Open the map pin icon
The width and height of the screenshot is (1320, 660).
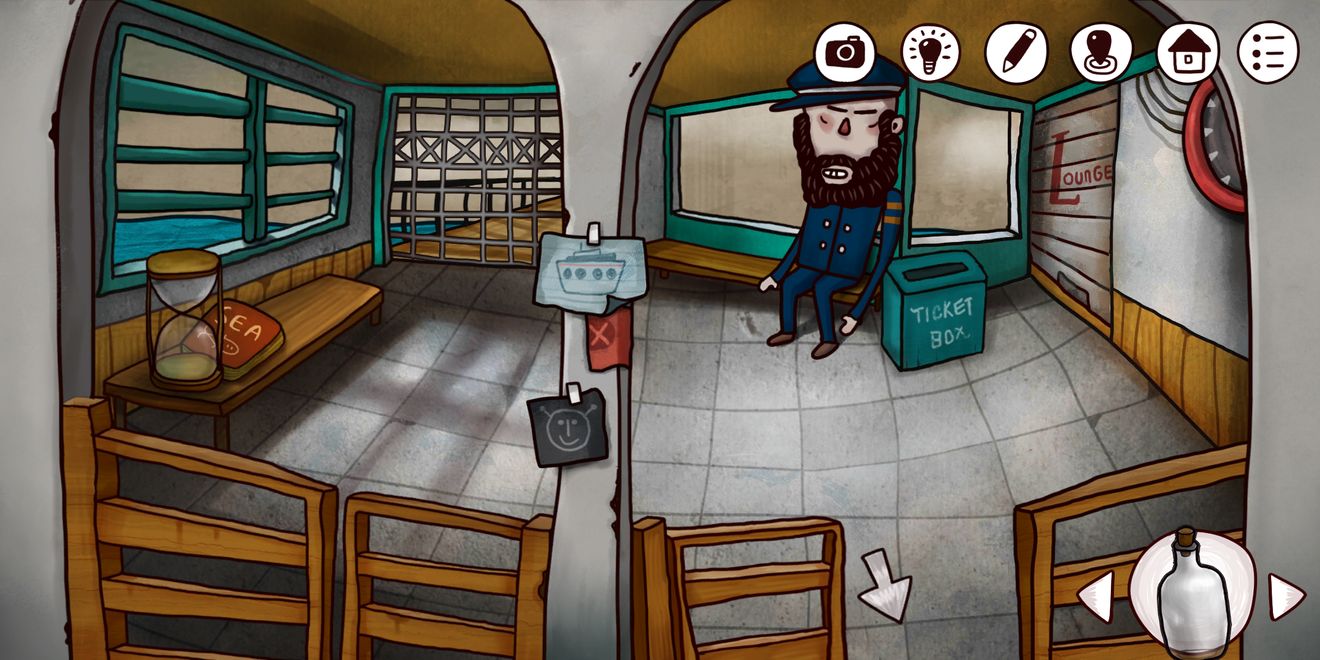(x=1100, y=51)
